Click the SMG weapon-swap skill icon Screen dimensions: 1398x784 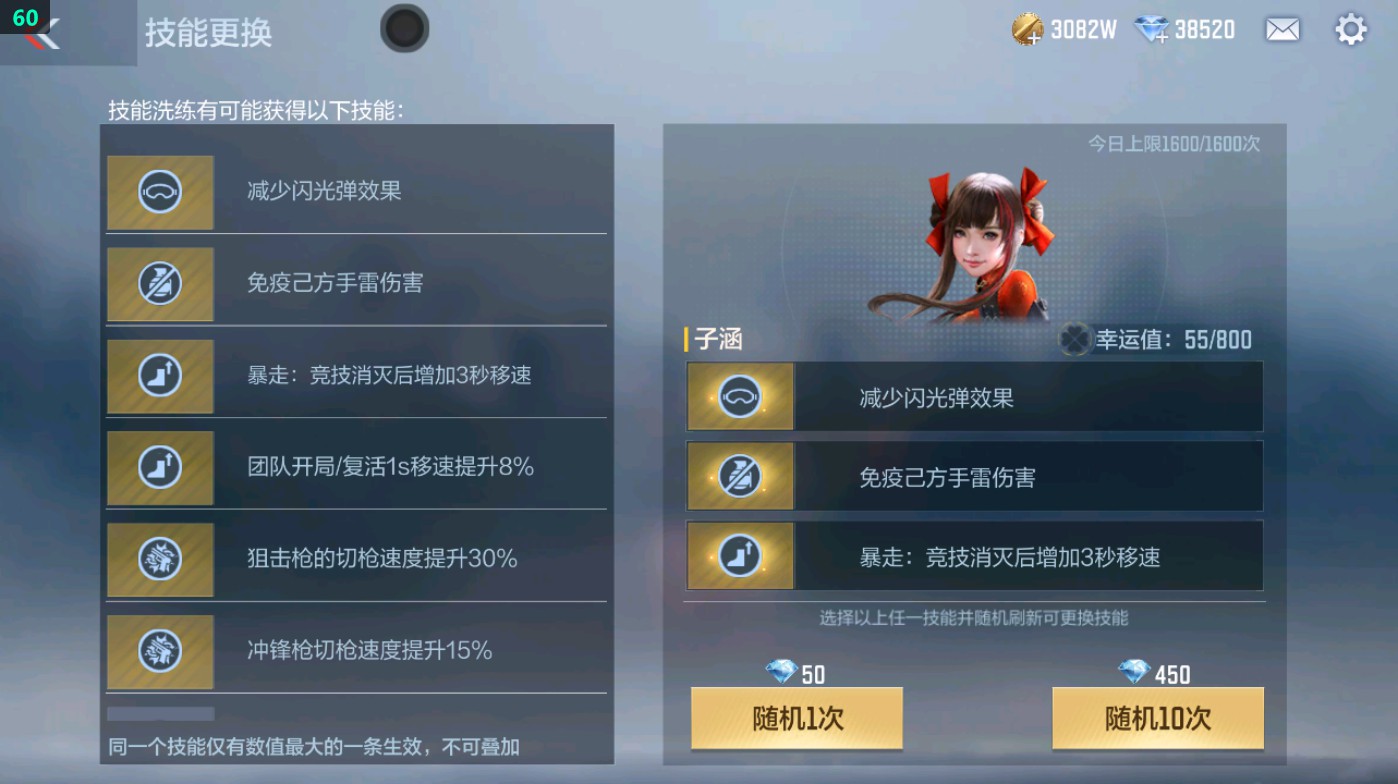[x=160, y=652]
